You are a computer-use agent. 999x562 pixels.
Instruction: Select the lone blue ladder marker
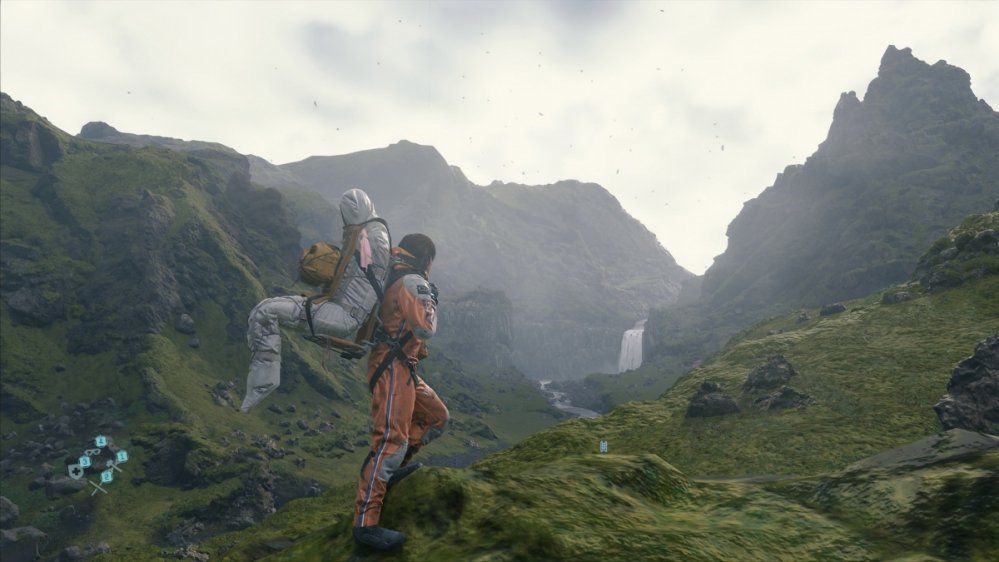(602, 446)
